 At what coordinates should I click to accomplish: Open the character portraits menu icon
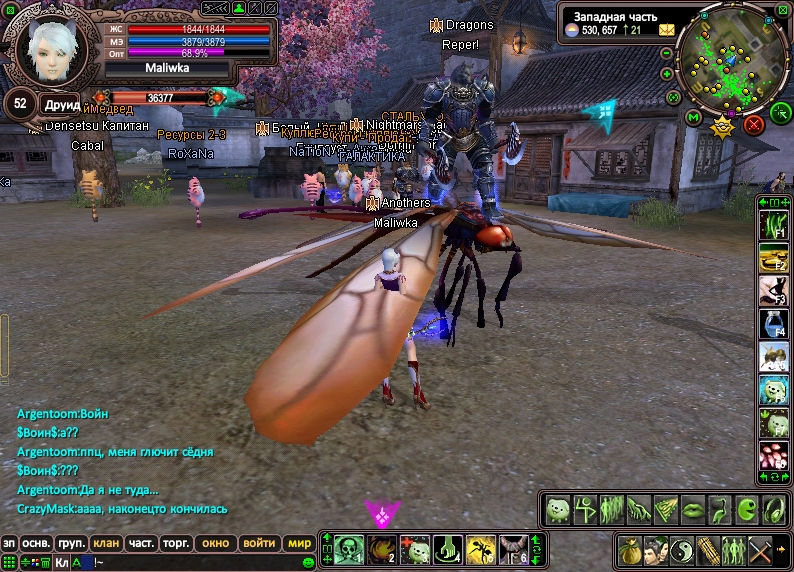[657, 549]
